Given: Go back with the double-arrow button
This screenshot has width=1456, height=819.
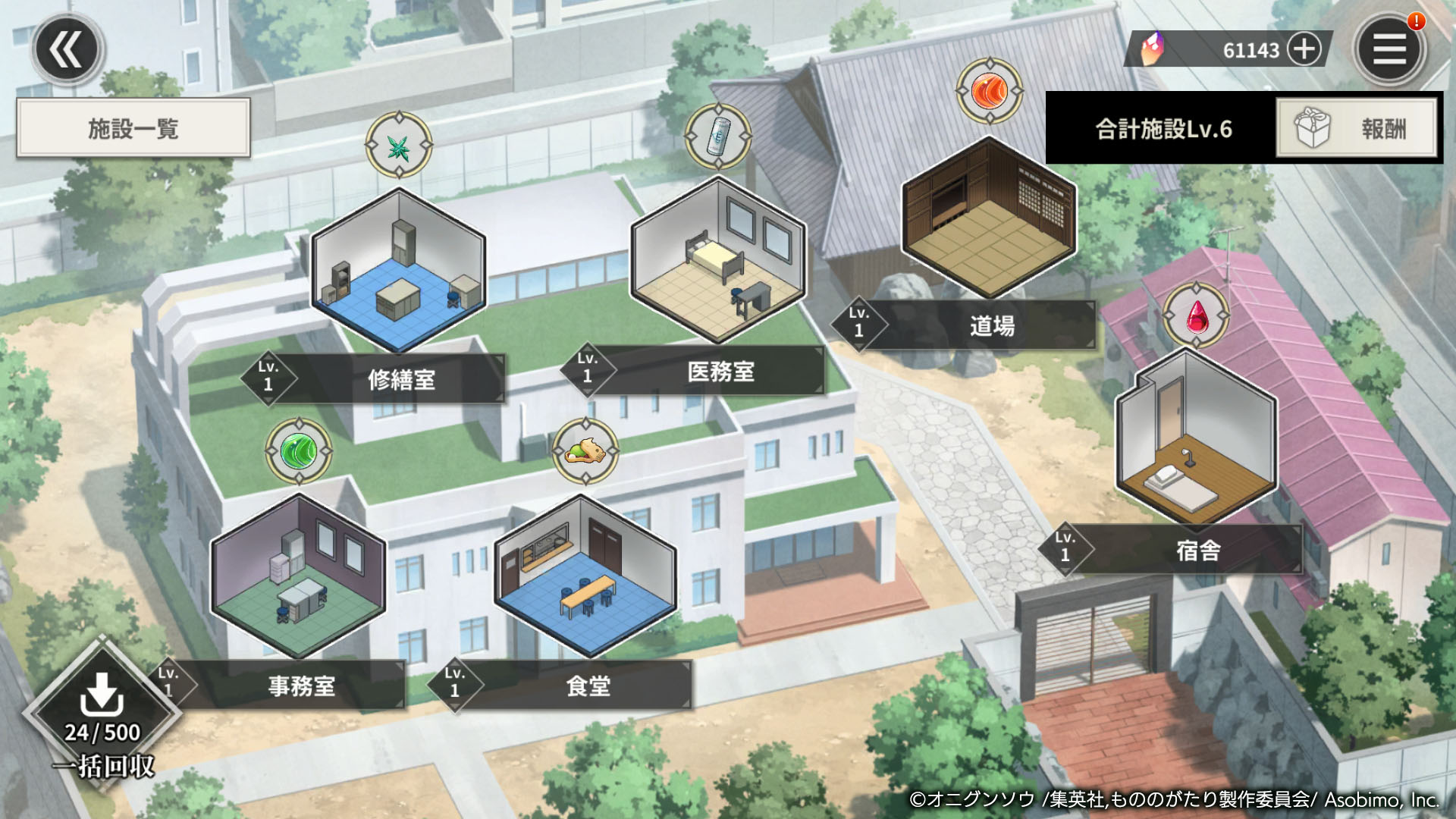Looking at the screenshot, I should point(67,50).
